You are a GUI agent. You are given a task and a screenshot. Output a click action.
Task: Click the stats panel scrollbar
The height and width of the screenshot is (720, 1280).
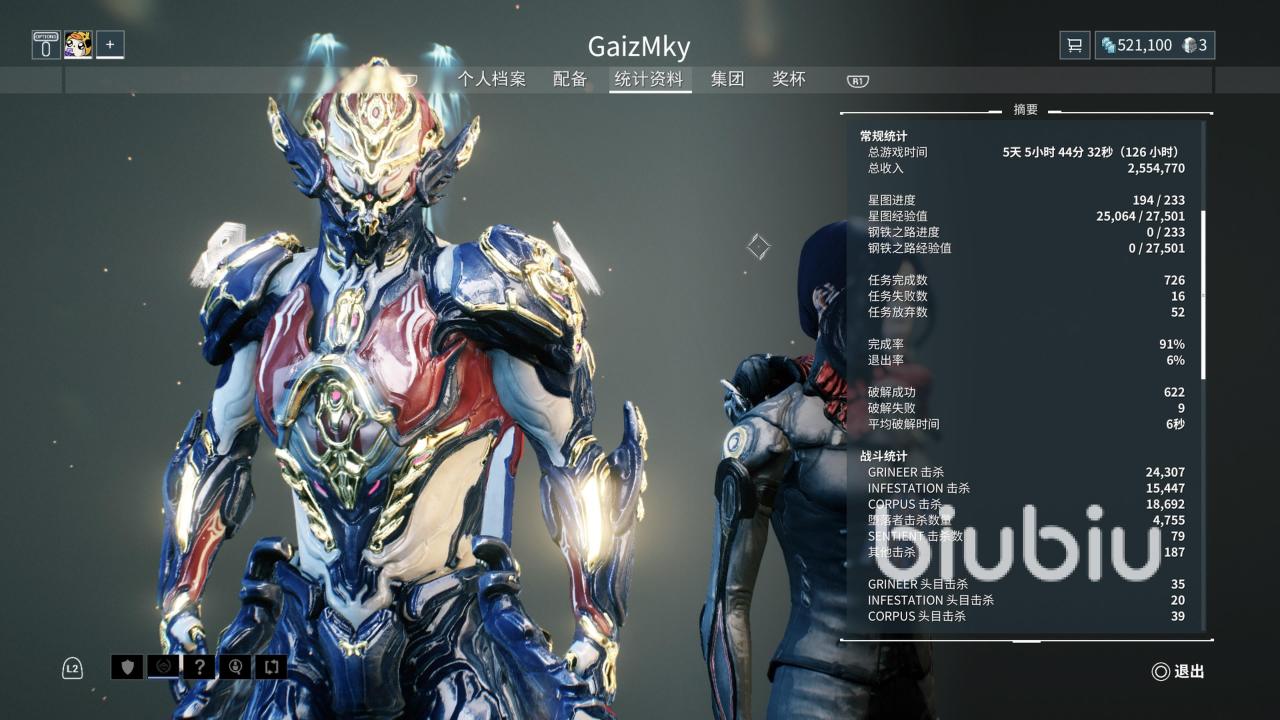1203,295
